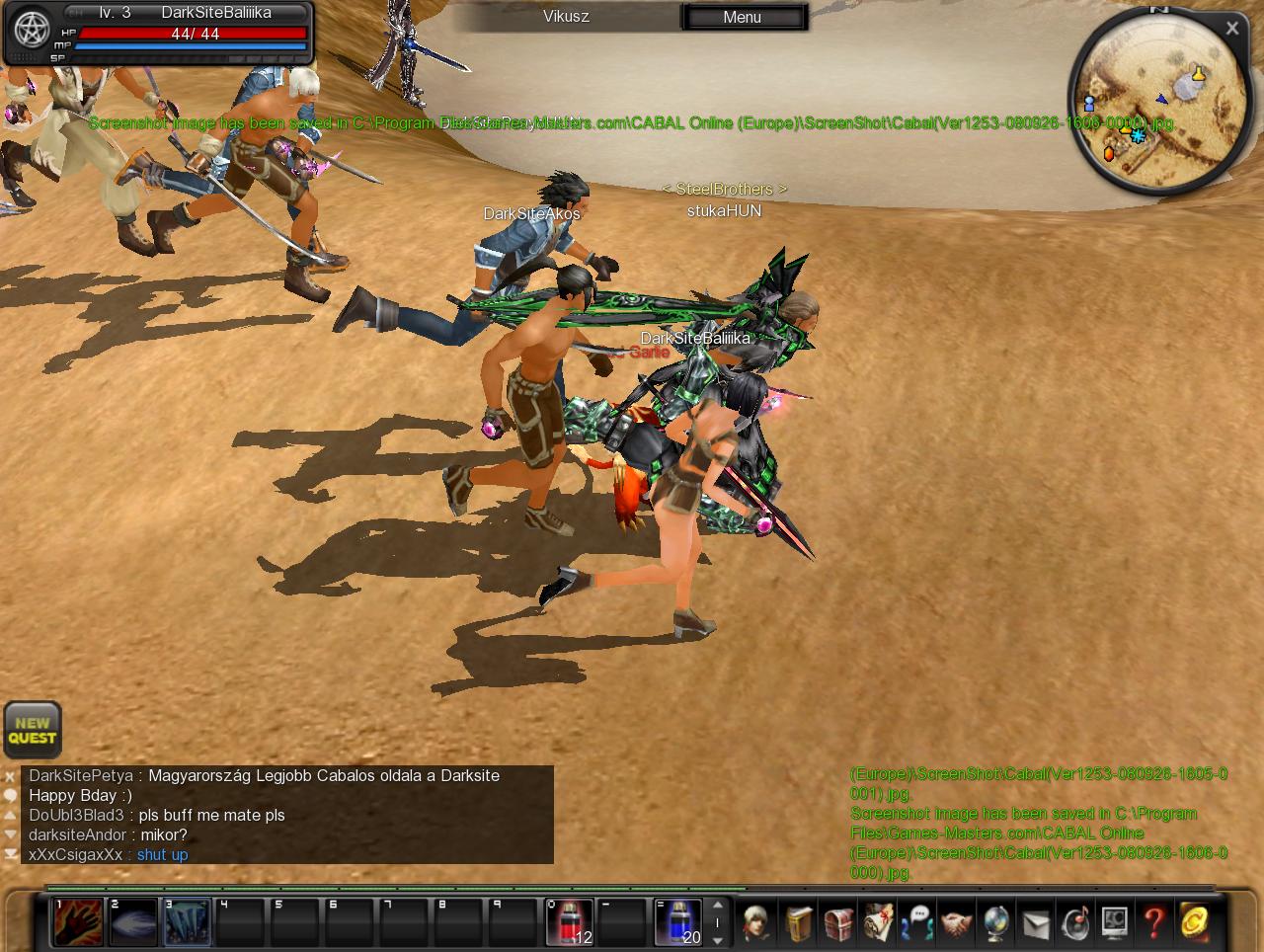This screenshot has width=1264, height=952.
Task: Open the New Quest notification
Action: coord(33,730)
